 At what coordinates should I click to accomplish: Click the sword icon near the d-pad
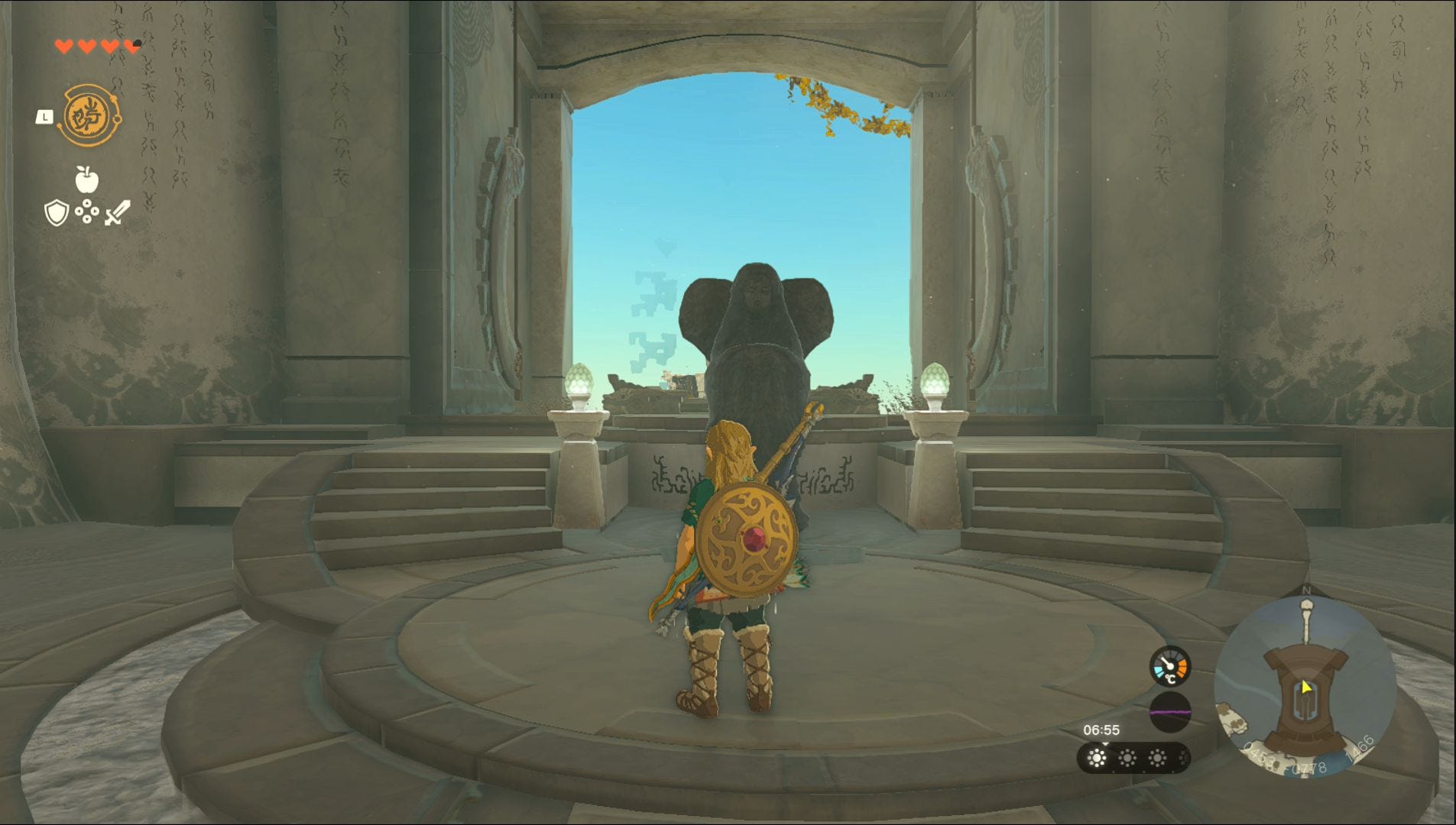pyautogui.click(x=117, y=212)
